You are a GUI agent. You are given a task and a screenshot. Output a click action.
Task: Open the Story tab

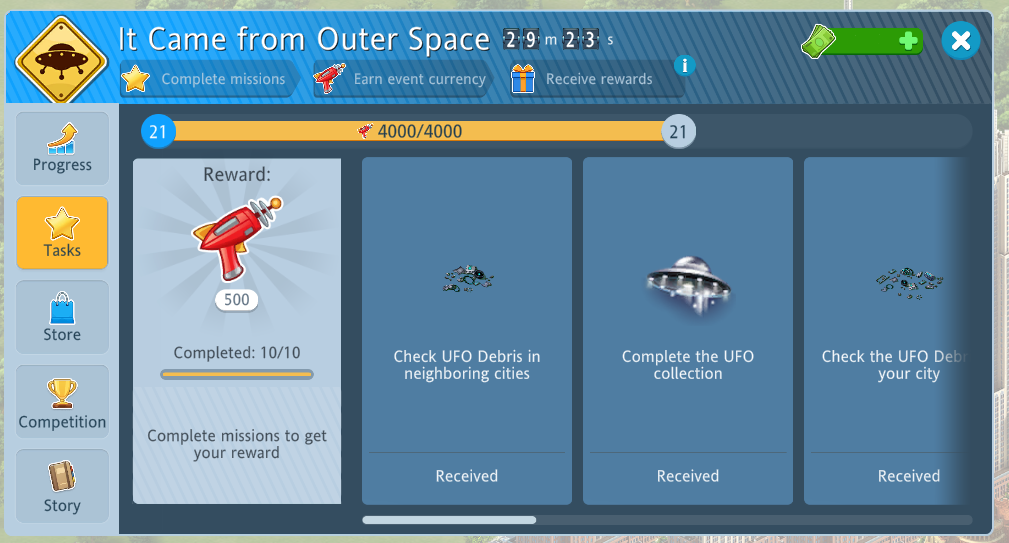coord(62,485)
